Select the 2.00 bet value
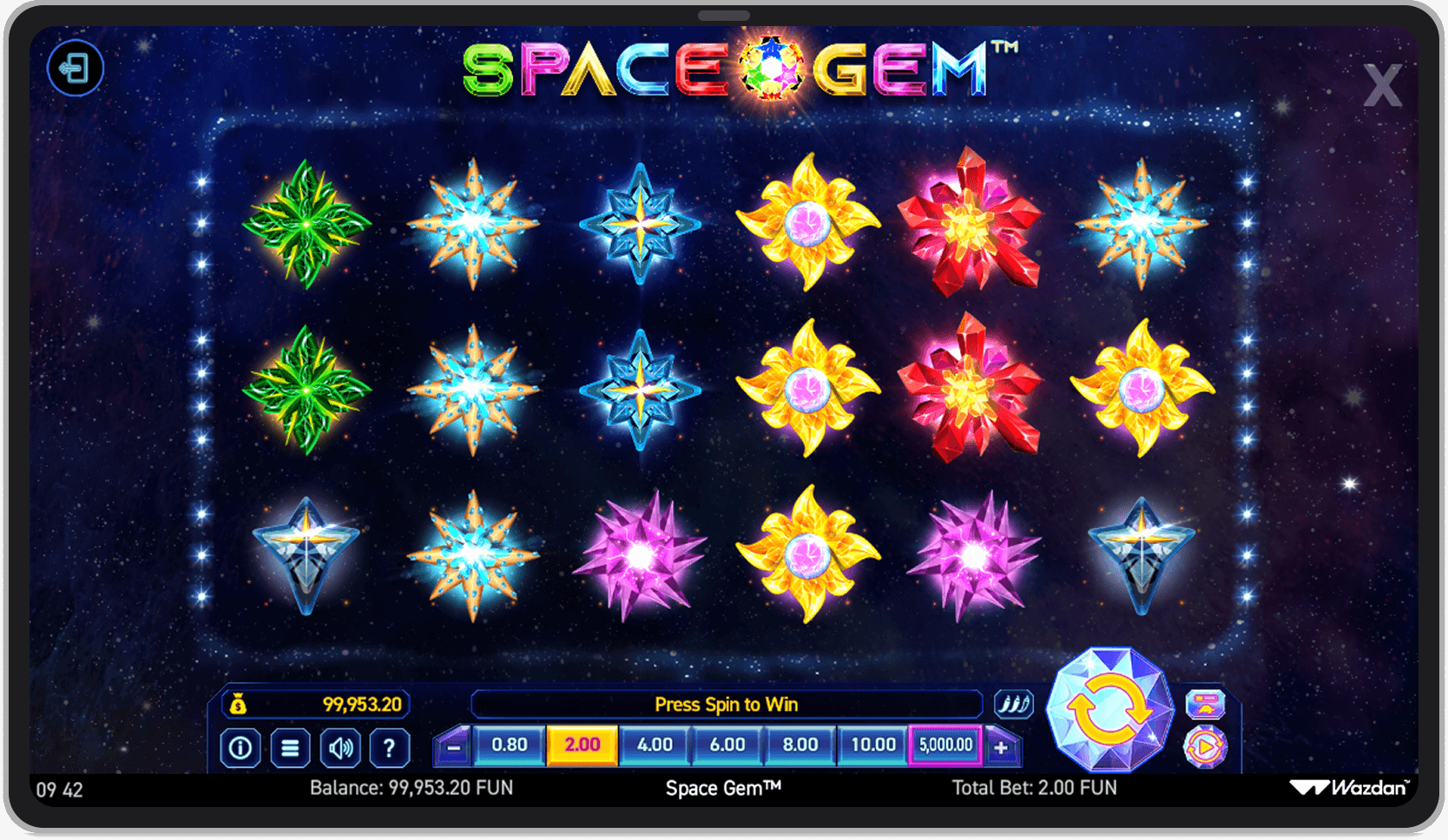The width and height of the screenshot is (1448, 840). click(x=582, y=745)
